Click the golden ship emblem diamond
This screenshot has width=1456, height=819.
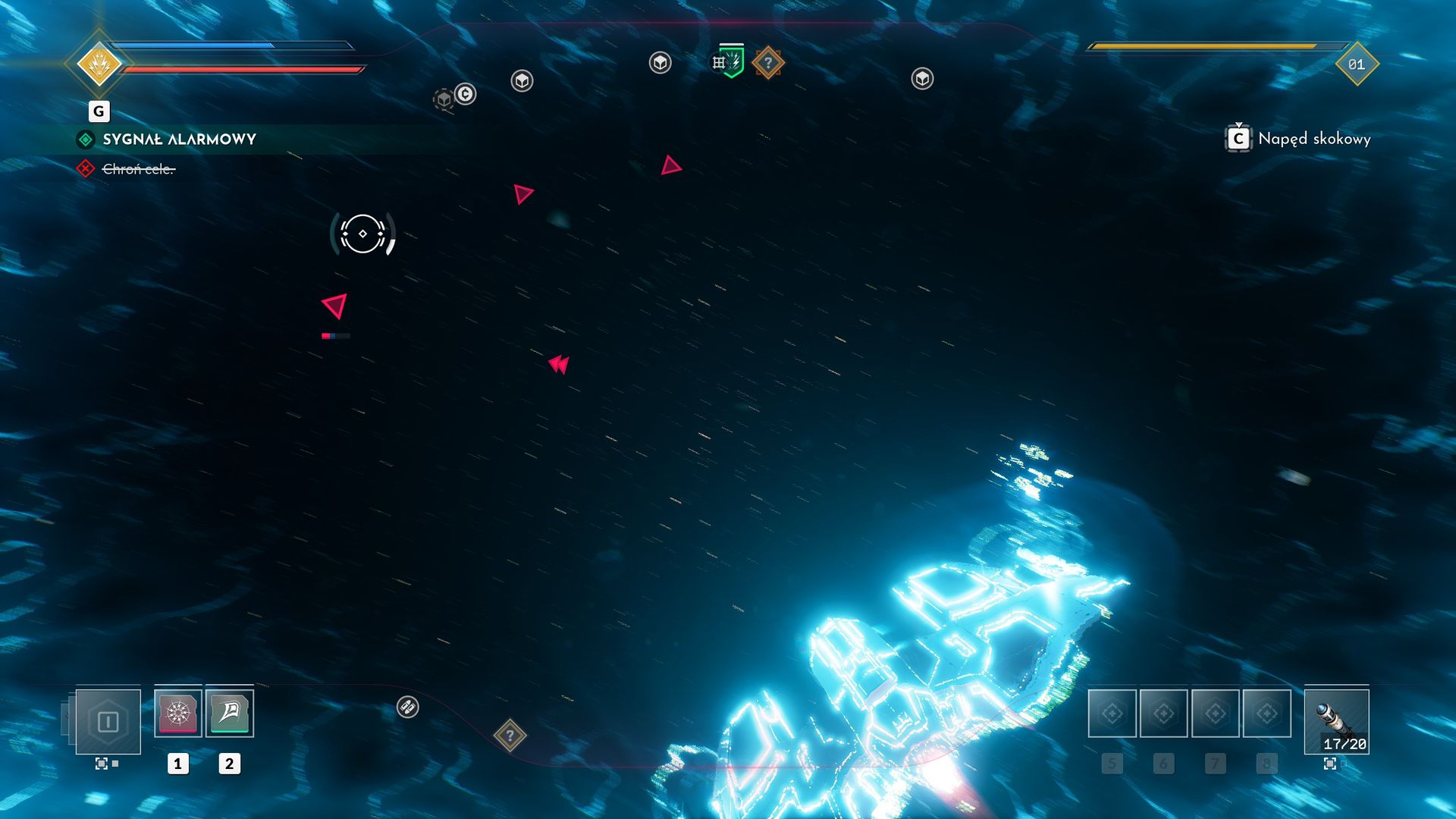pyautogui.click(x=99, y=64)
